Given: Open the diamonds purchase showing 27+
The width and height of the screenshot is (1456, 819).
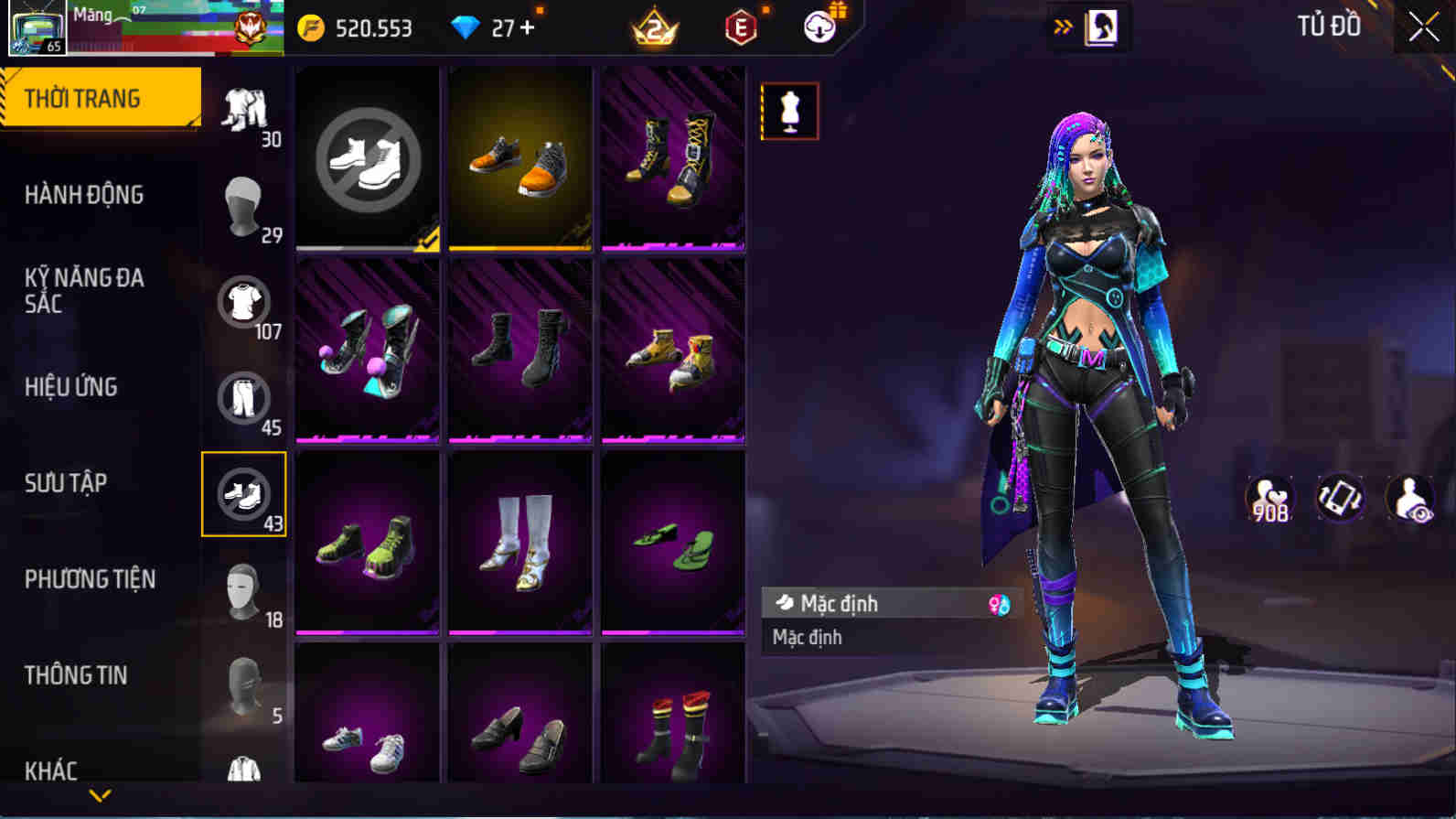Looking at the screenshot, I should tap(492, 27).
